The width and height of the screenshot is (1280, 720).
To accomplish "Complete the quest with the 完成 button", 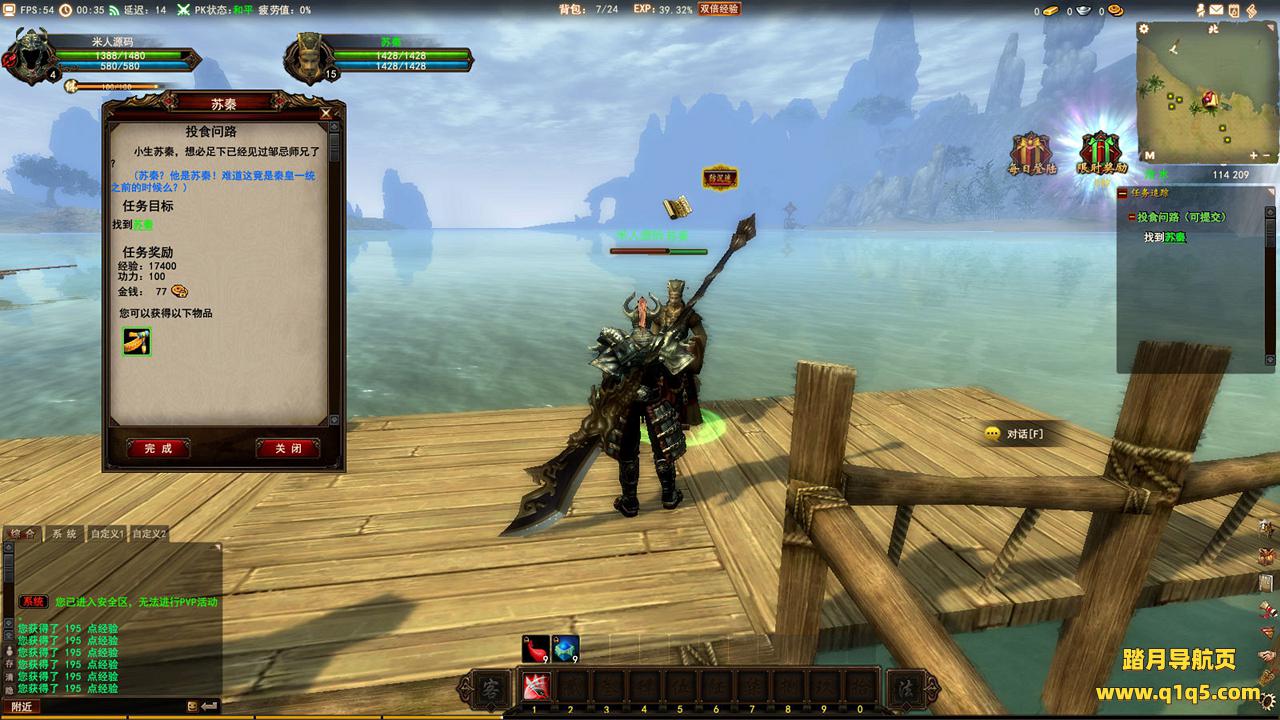I will pyautogui.click(x=158, y=449).
